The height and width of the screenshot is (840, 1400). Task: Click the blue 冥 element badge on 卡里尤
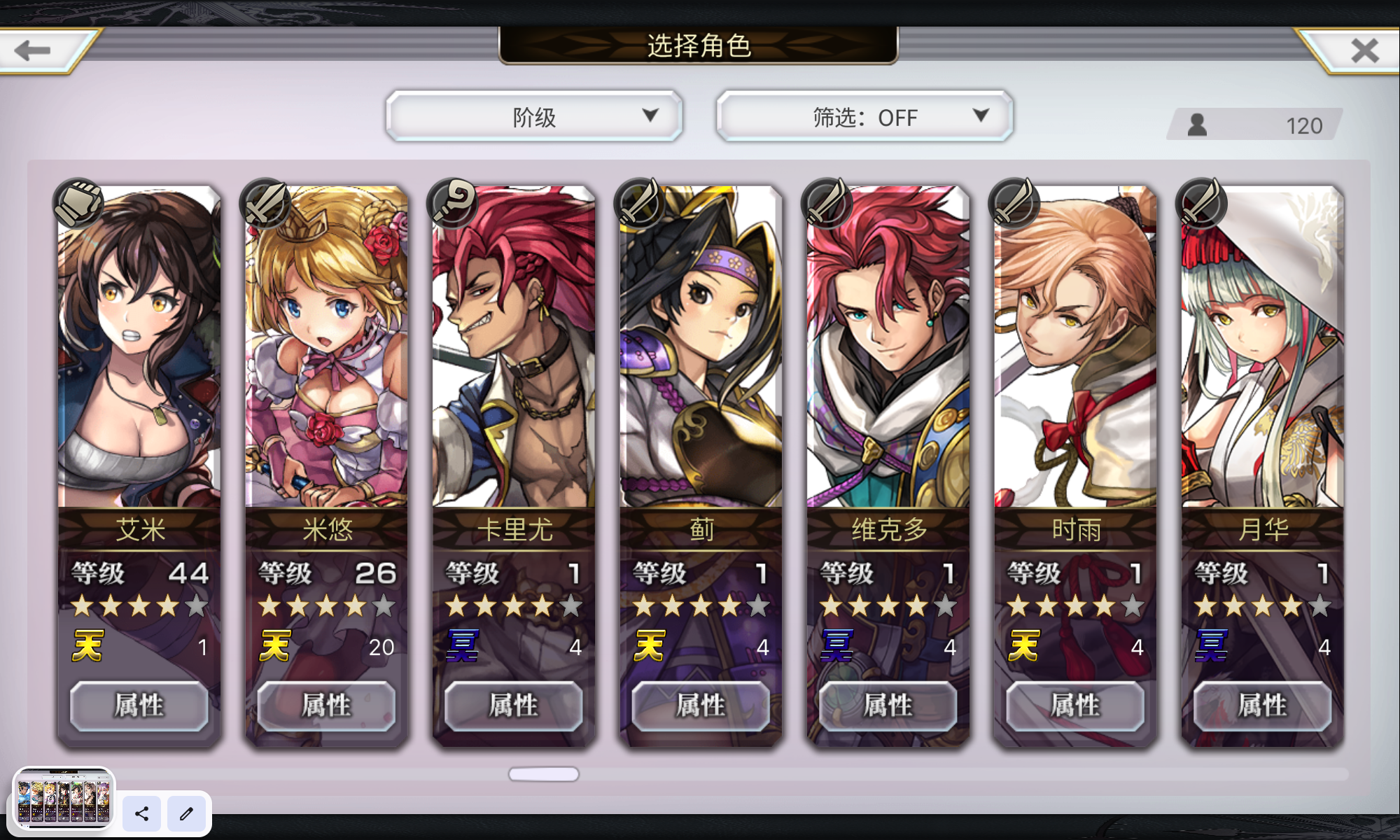(x=463, y=645)
